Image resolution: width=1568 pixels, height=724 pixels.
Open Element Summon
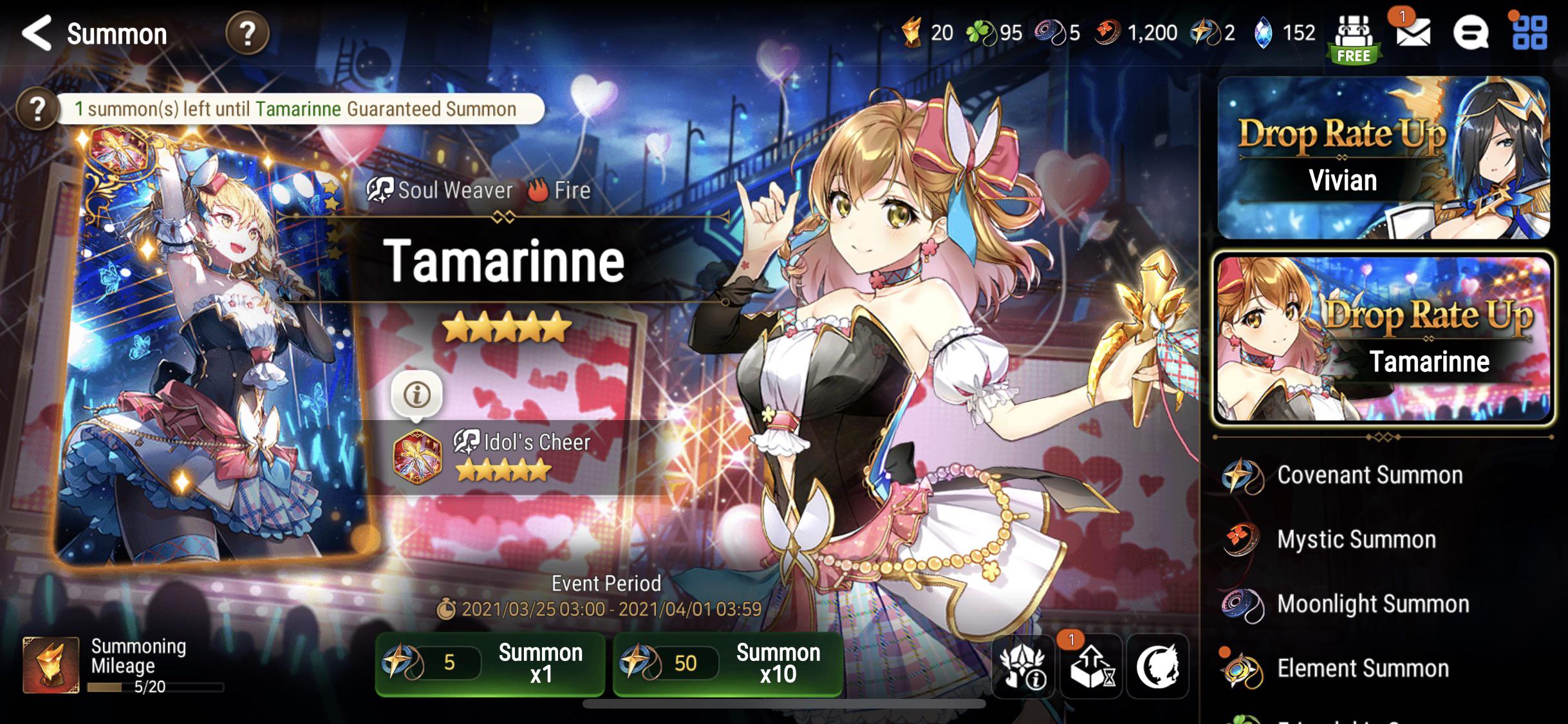(1362, 669)
